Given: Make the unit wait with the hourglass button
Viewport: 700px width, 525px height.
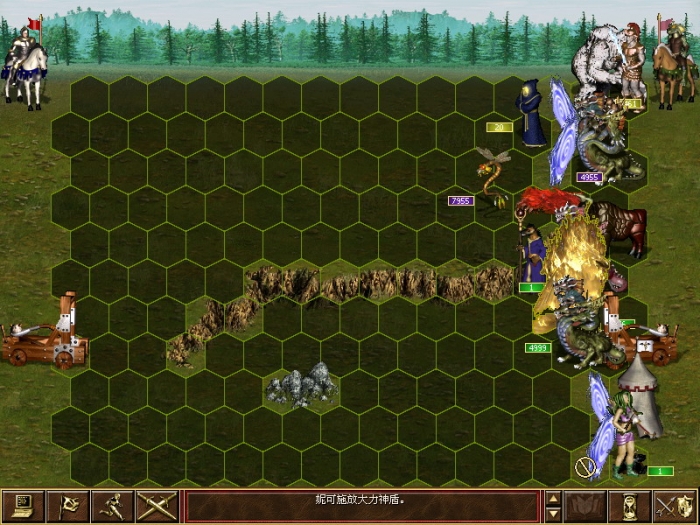Looking at the screenshot, I should tap(631, 506).
